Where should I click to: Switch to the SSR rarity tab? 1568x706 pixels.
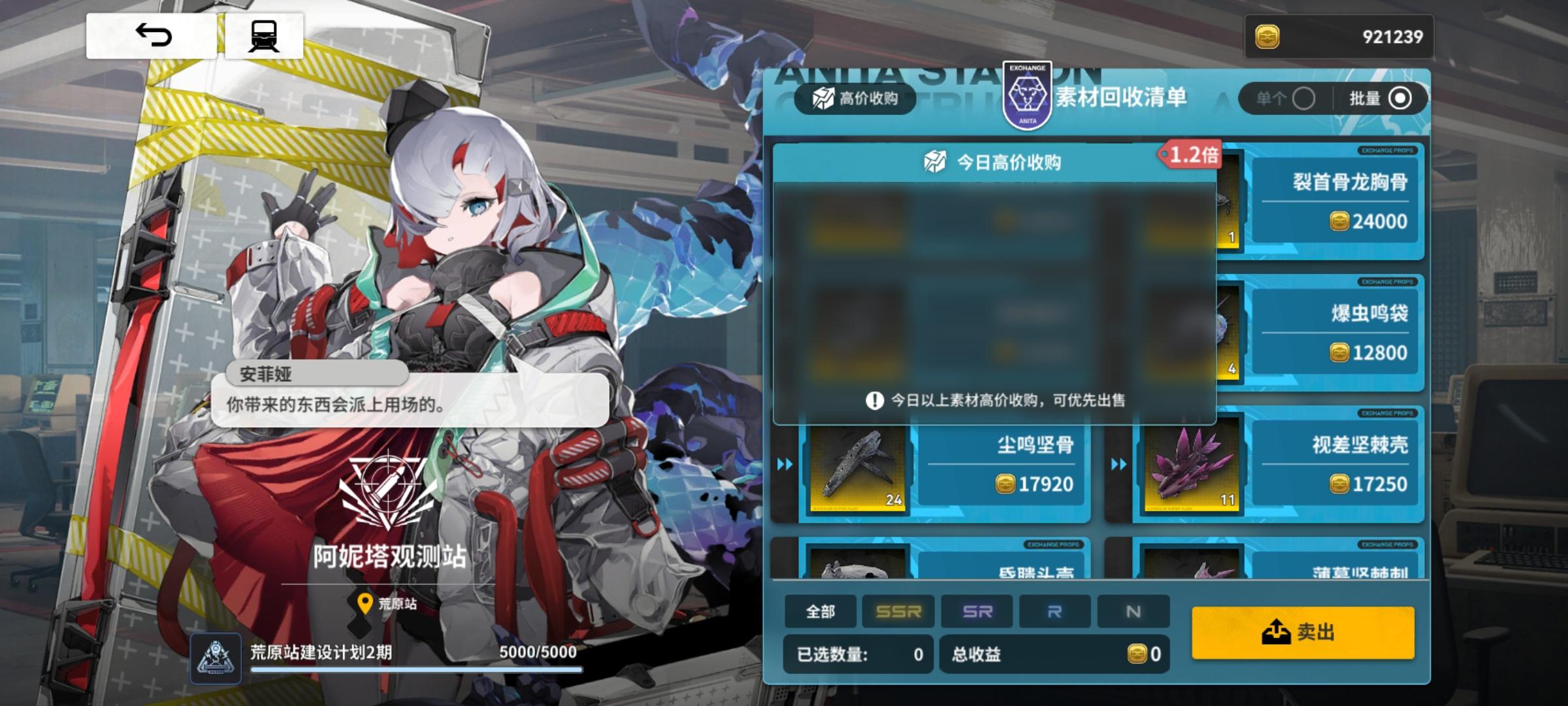point(898,613)
